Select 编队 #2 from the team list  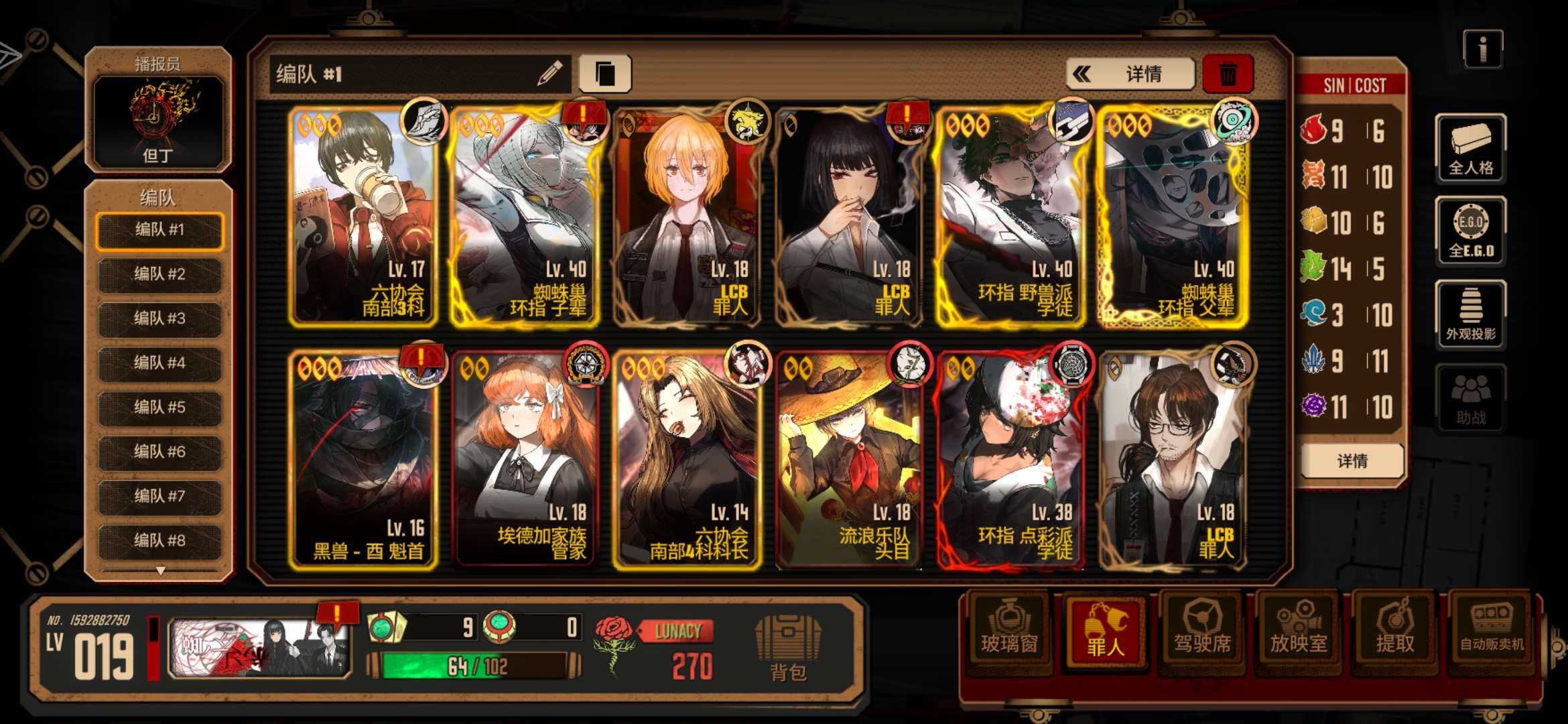pyautogui.click(x=159, y=274)
